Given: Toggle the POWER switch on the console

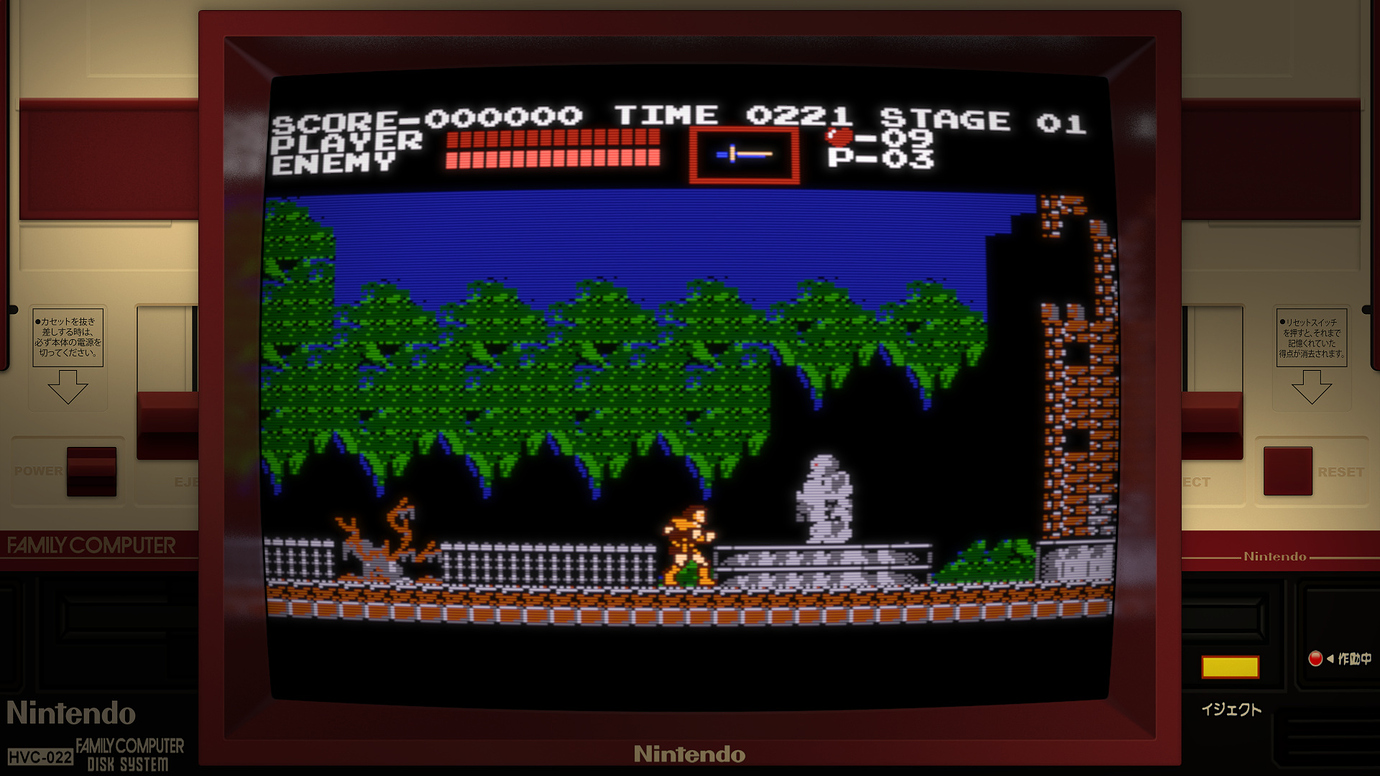Looking at the screenshot, I should 90,471.
